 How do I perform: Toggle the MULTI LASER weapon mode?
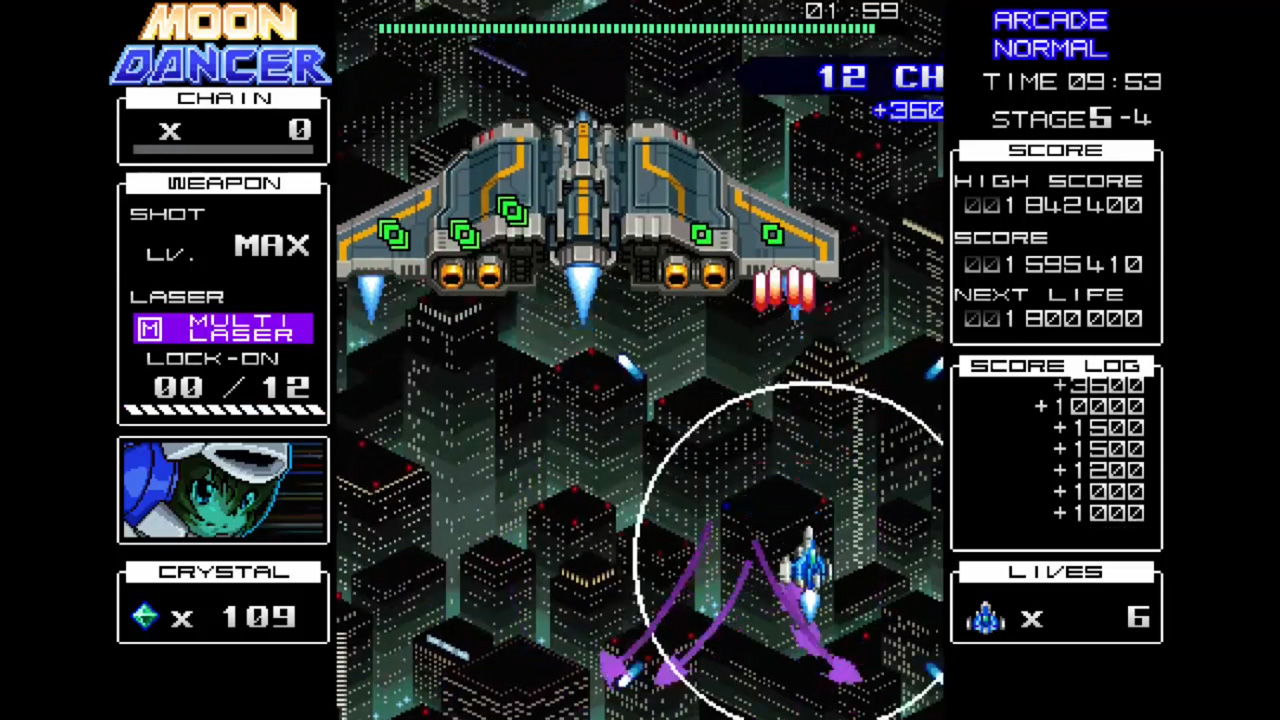click(x=240, y=328)
